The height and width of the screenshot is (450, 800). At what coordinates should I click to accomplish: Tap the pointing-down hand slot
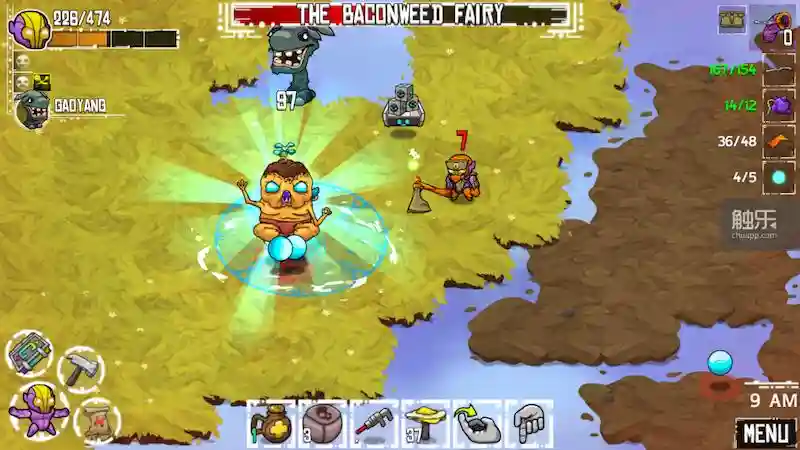(x=530, y=424)
